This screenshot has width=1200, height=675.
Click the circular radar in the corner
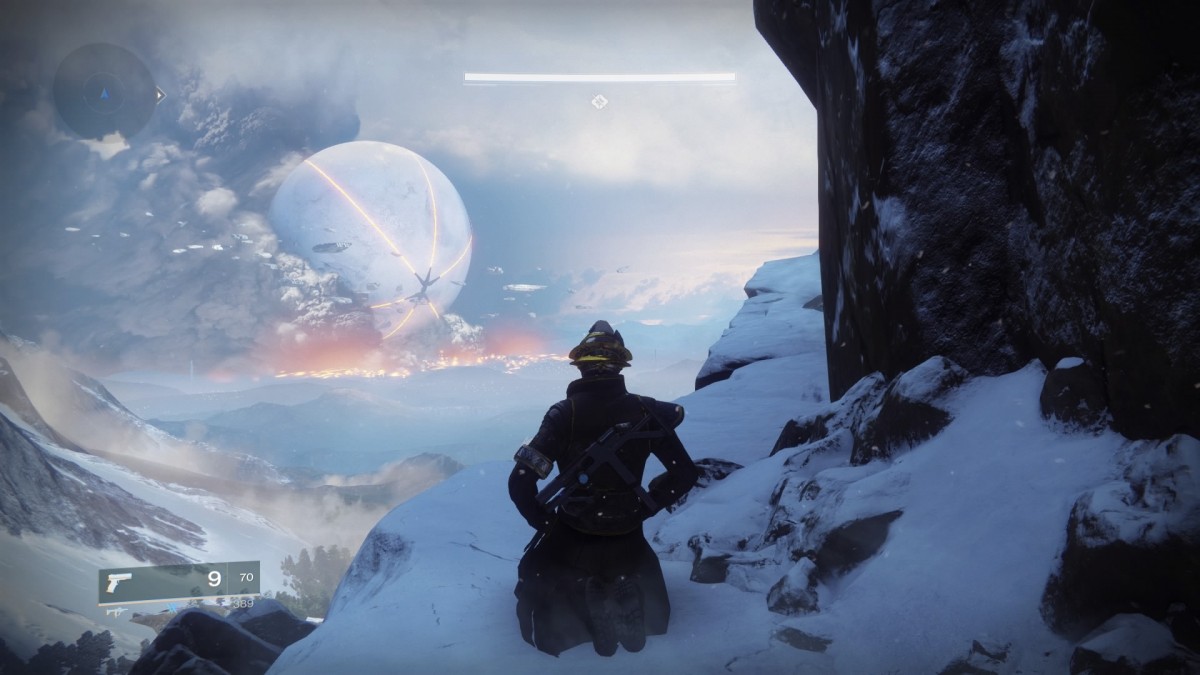(104, 92)
